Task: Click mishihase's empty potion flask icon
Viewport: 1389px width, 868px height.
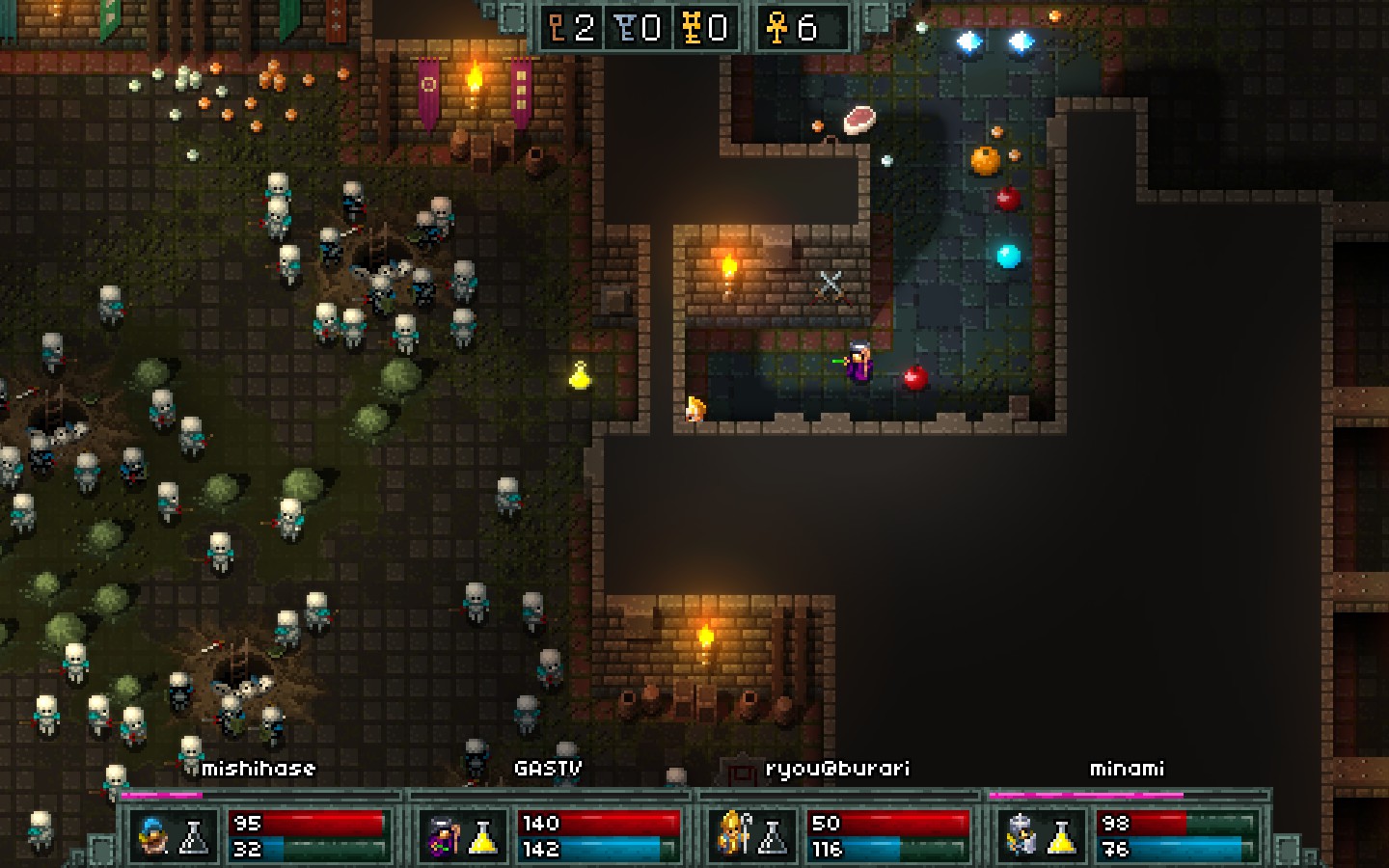Action: click(x=194, y=836)
